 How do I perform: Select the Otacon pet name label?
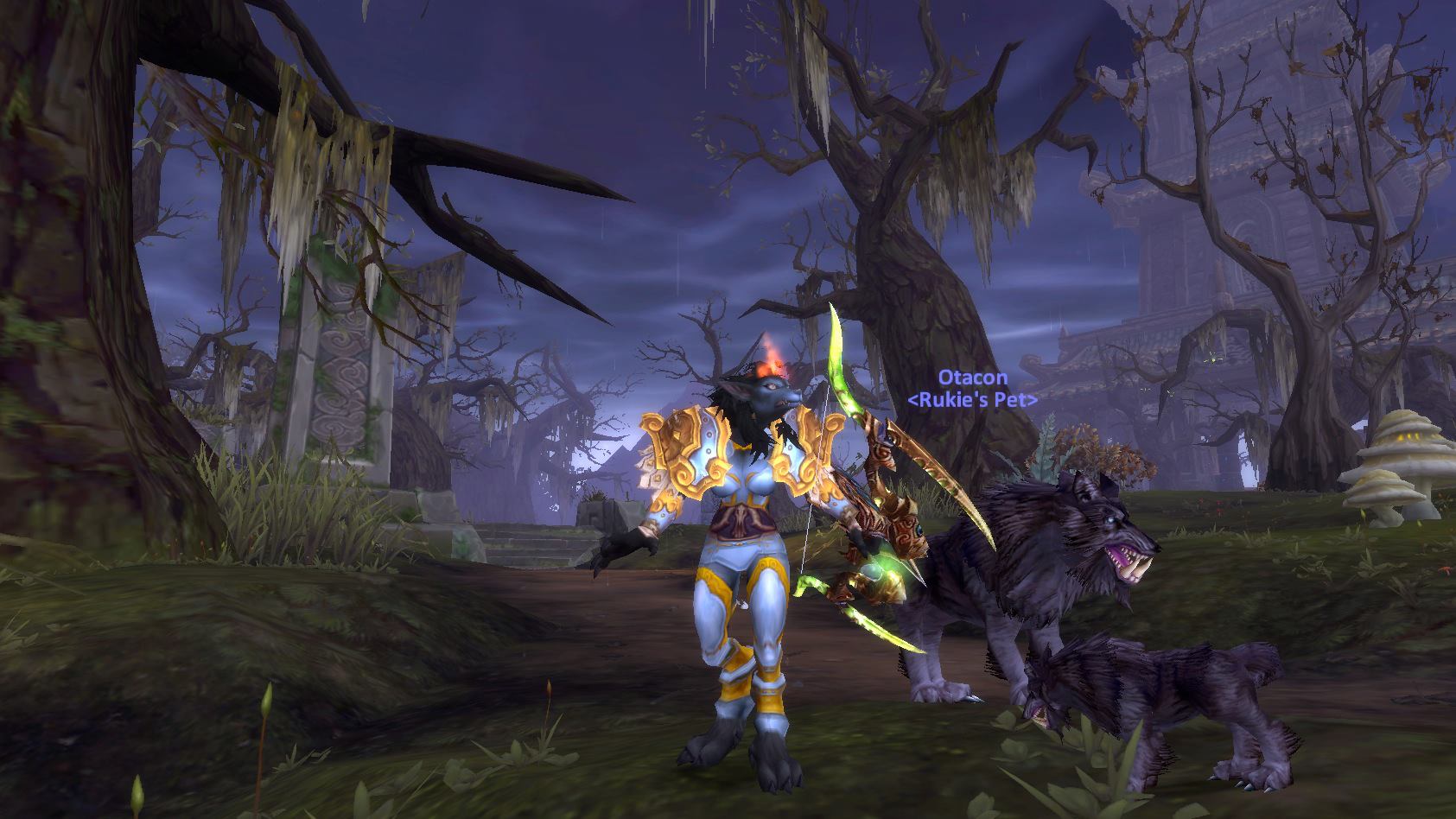pyautogui.click(x=972, y=378)
